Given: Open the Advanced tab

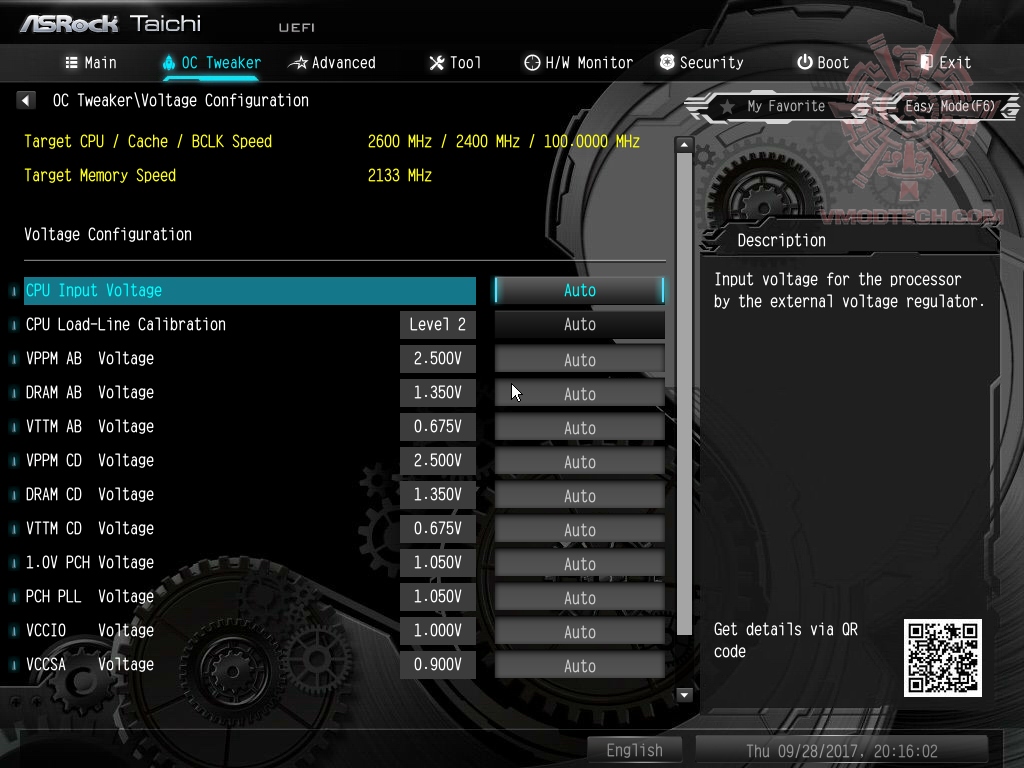Looking at the screenshot, I should coord(332,63).
